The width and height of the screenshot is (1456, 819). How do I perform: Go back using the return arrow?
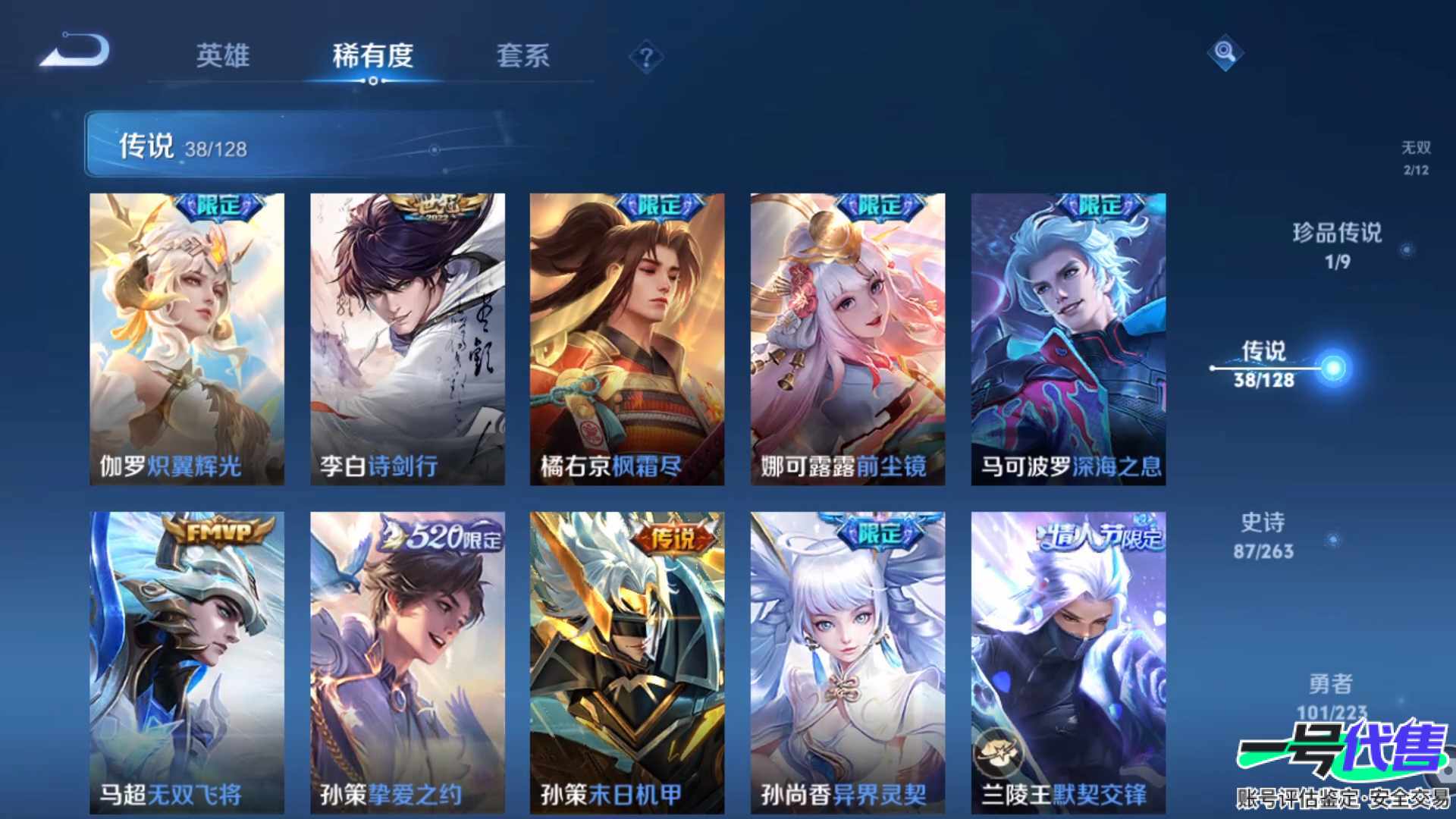click(76, 52)
